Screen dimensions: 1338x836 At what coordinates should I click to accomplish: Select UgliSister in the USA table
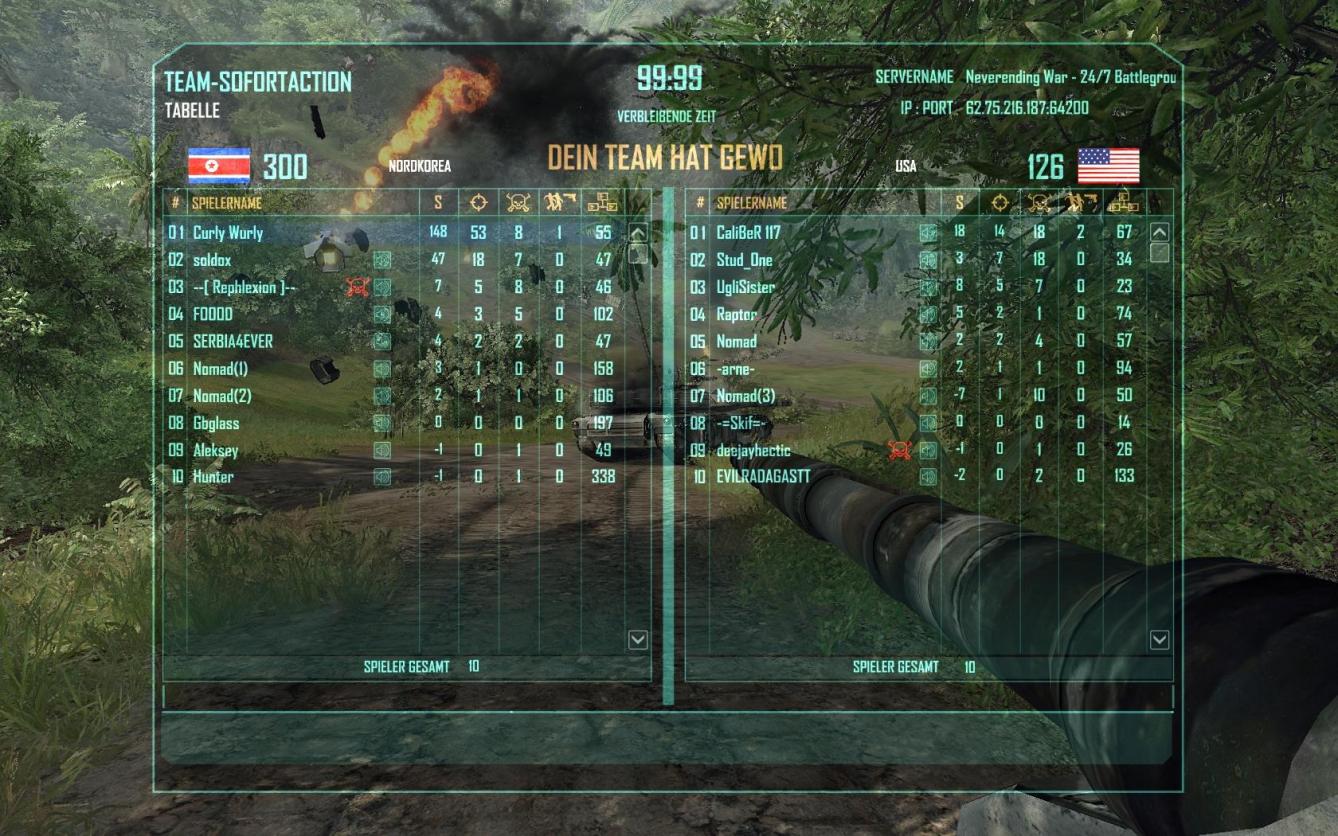[746, 287]
